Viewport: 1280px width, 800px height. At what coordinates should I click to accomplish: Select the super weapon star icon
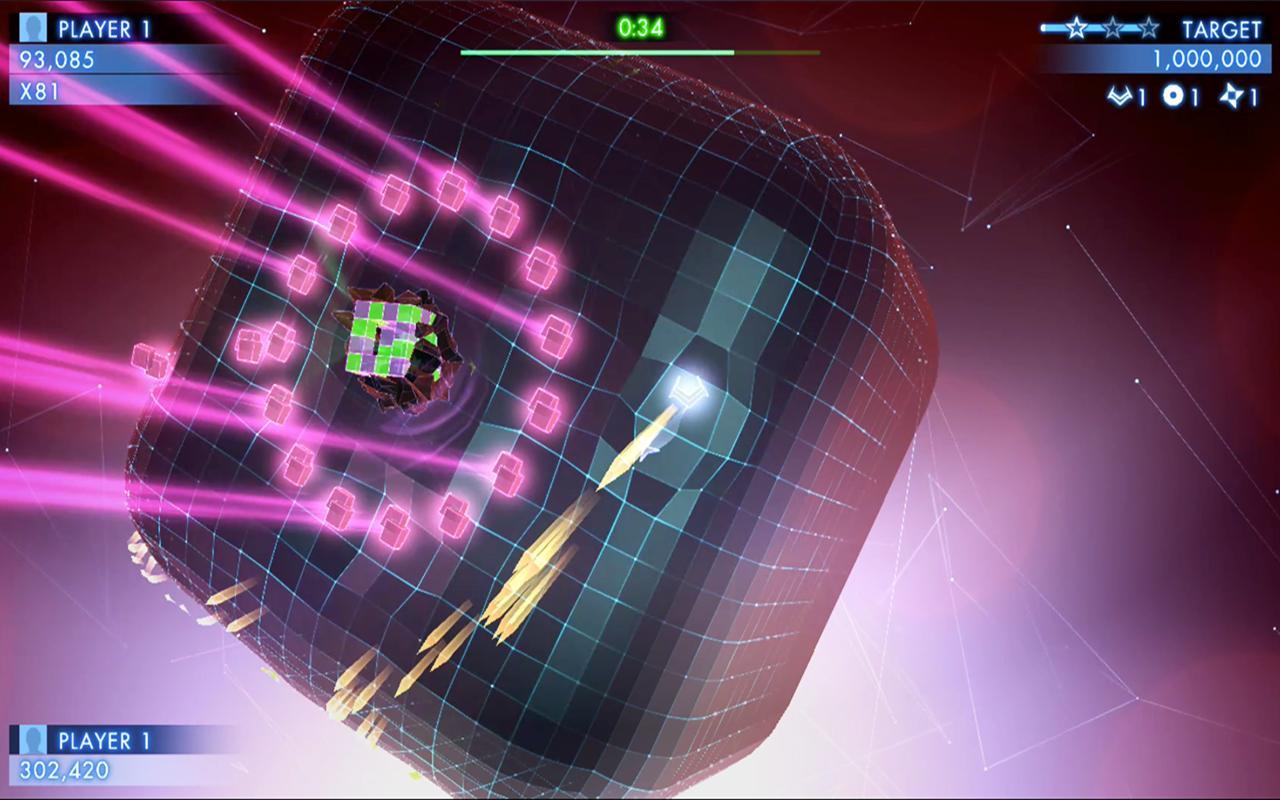(1232, 96)
